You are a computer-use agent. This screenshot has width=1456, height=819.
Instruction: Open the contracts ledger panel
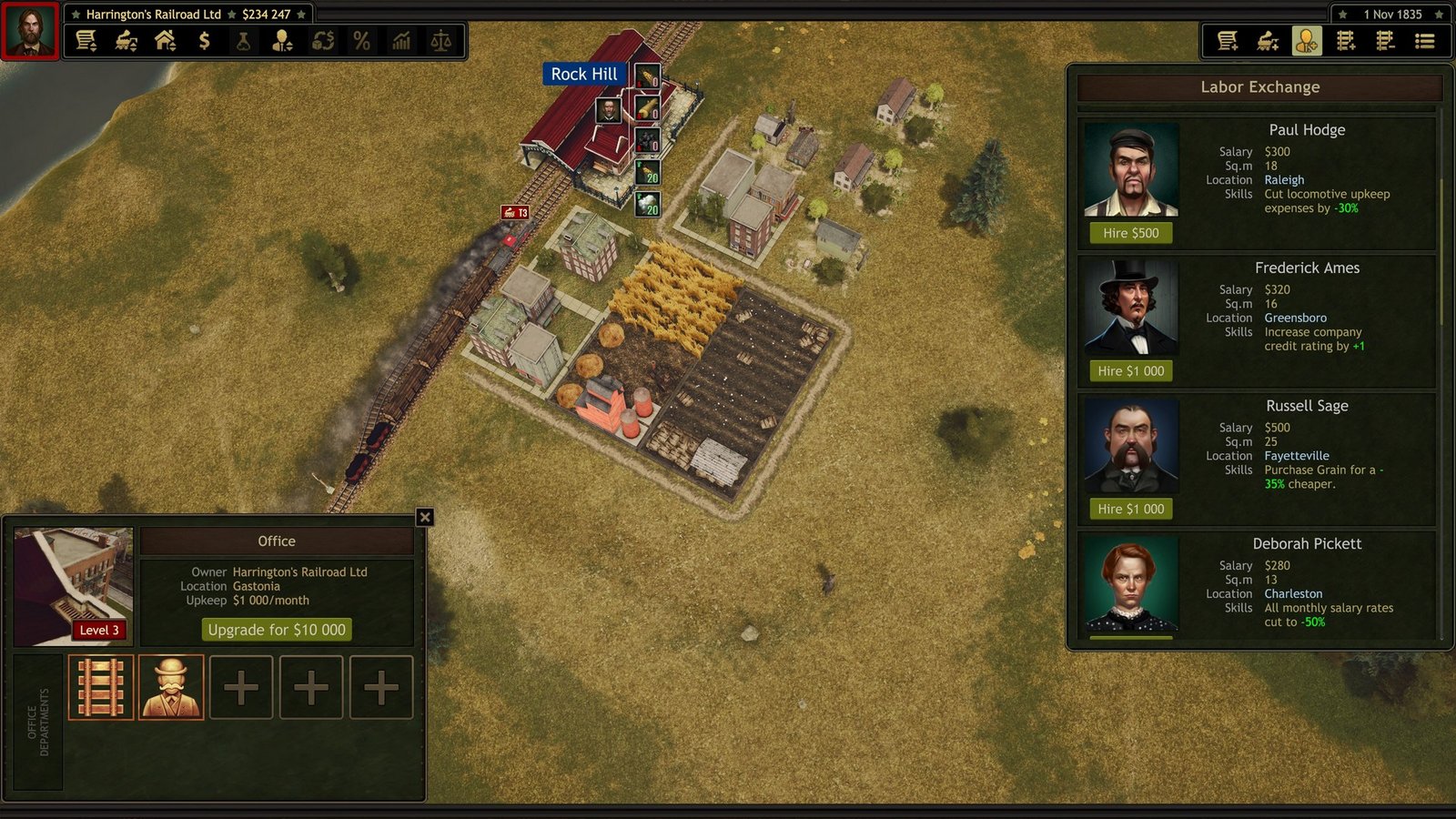(x=87, y=40)
